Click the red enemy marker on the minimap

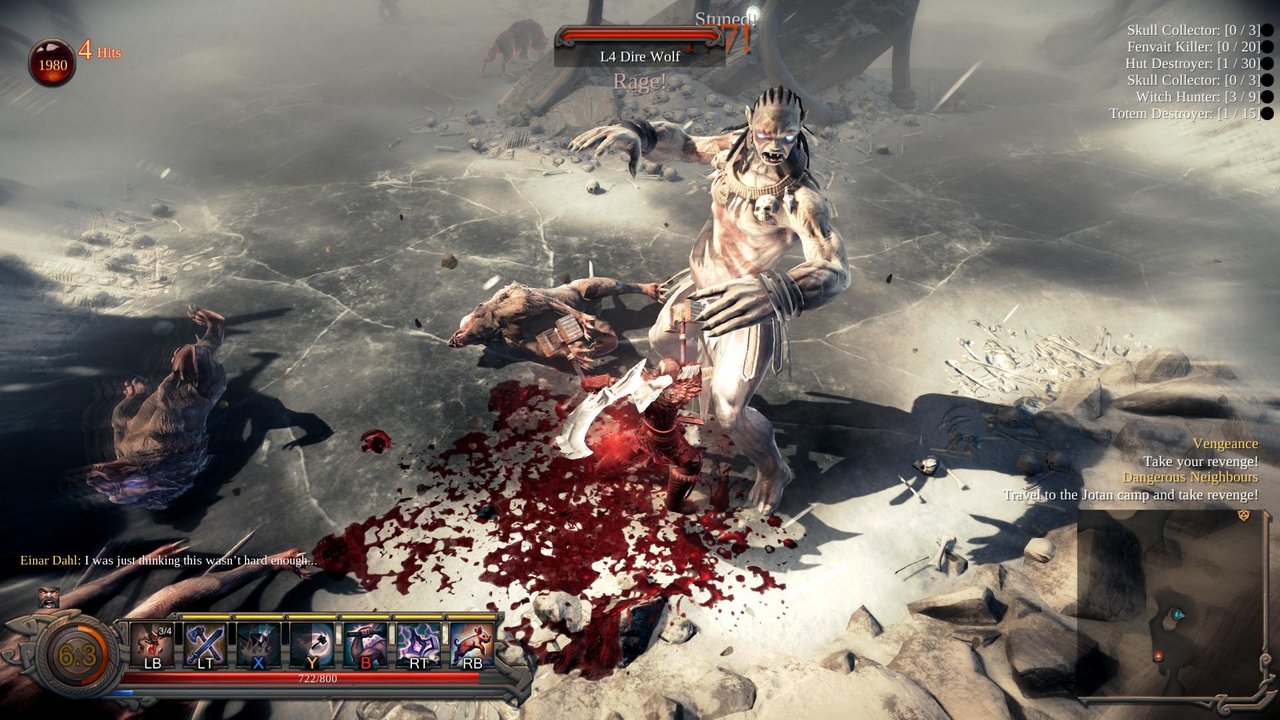pyautogui.click(x=1158, y=656)
